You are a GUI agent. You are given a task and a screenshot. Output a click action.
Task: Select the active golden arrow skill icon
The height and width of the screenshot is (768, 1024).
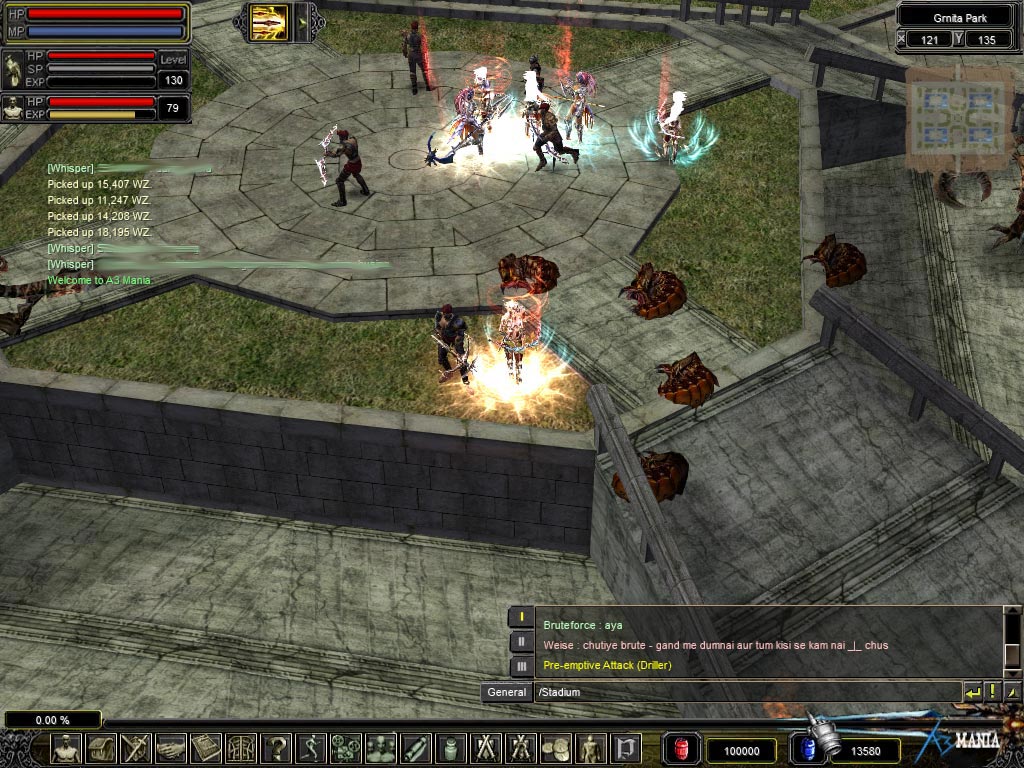coord(270,22)
